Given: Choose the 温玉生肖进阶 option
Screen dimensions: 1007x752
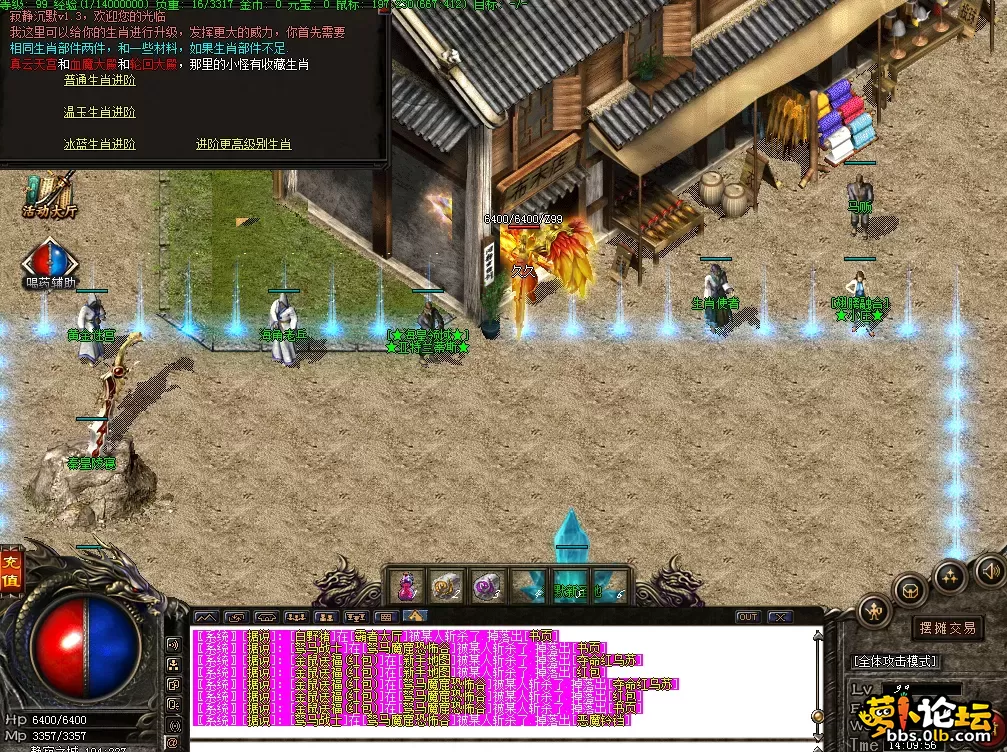Looking at the screenshot, I should [100, 112].
